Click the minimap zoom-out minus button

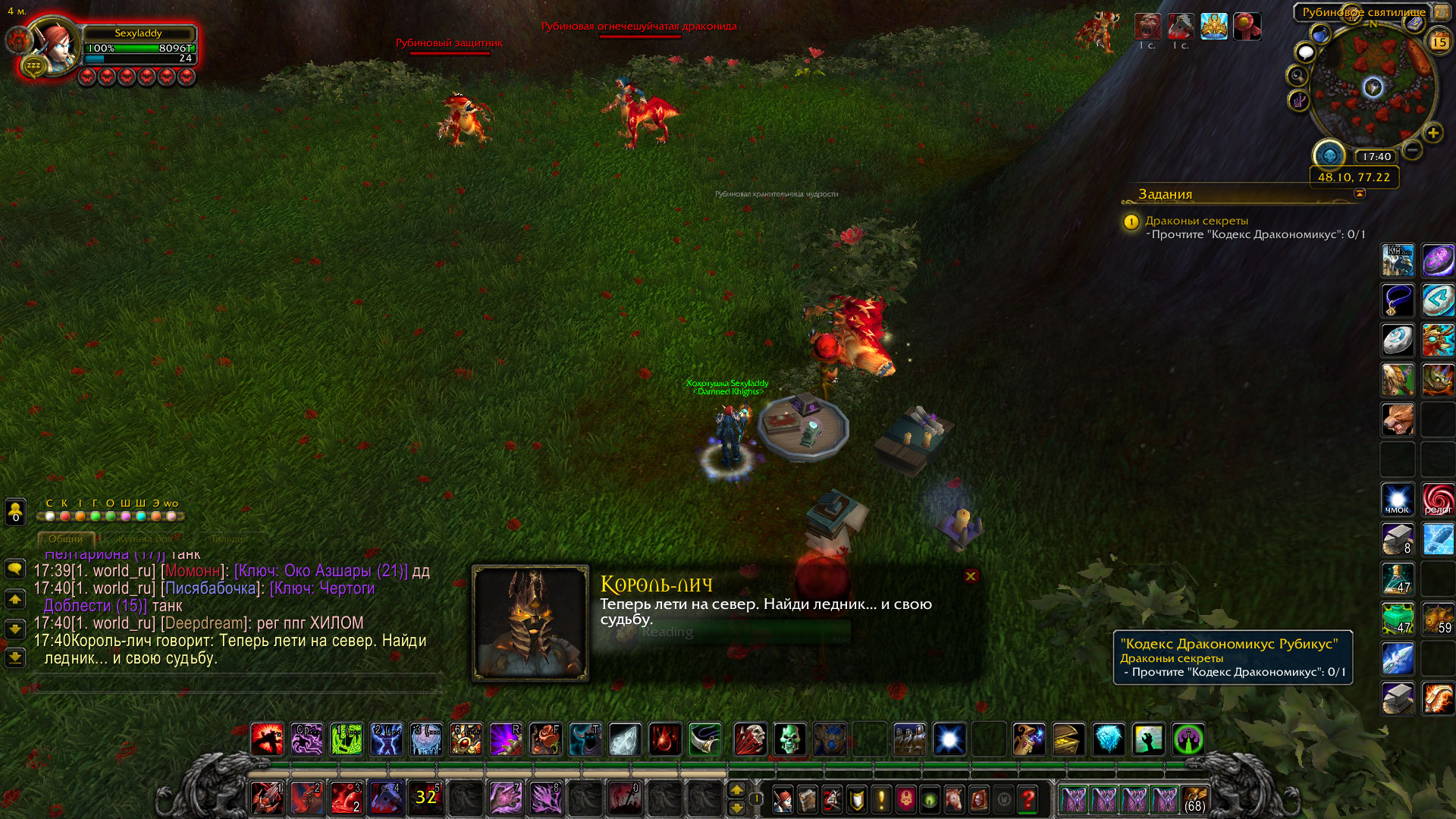tap(1412, 149)
